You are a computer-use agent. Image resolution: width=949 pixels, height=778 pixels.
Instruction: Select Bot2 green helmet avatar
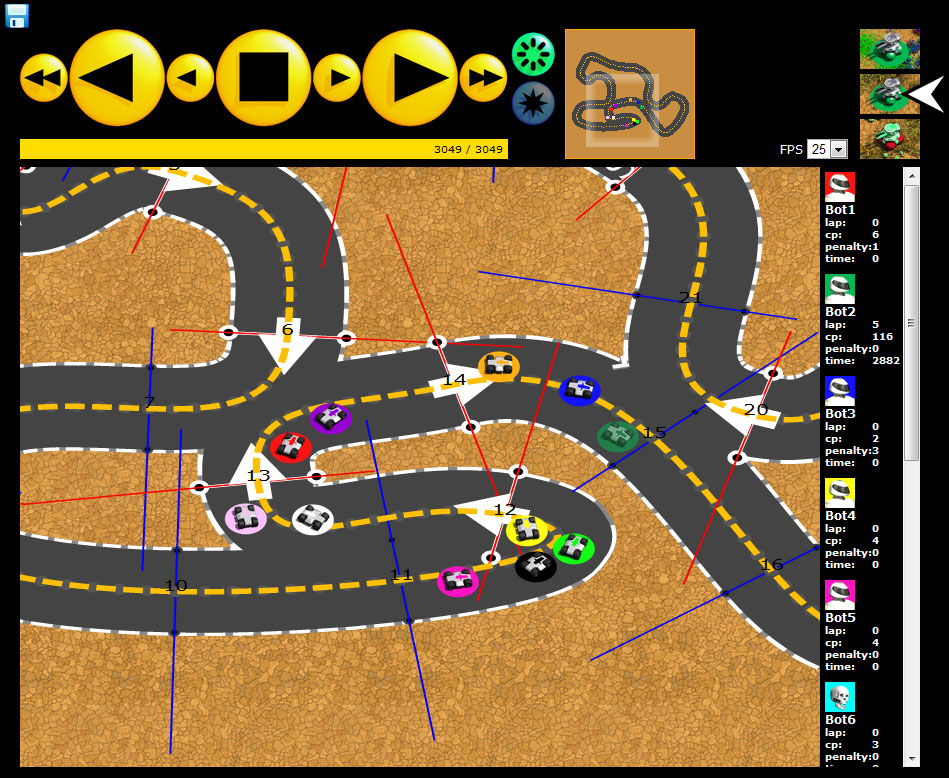point(840,289)
